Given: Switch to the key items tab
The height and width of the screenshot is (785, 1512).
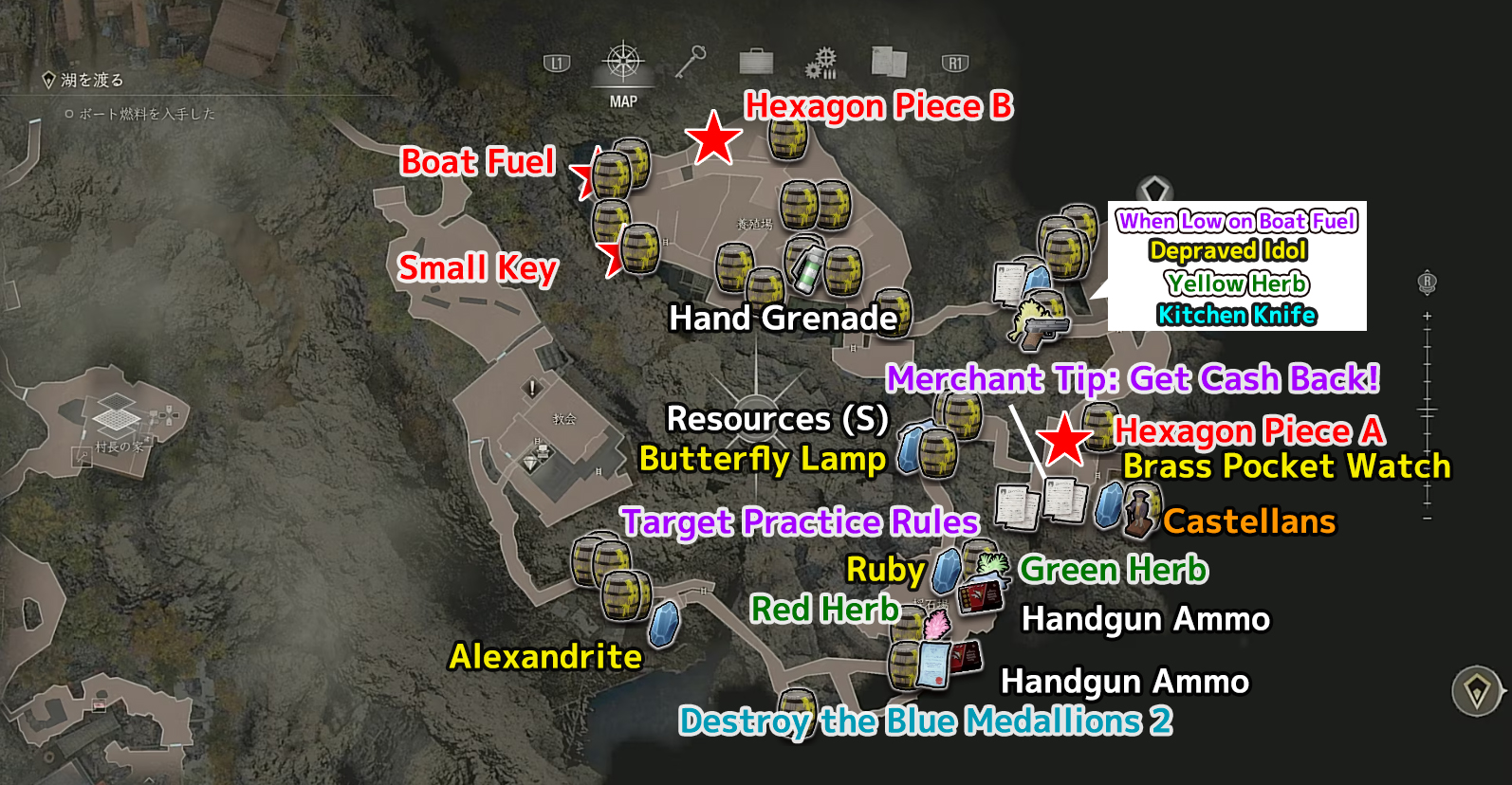Looking at the screenshot, I should [x=690, y=63].
